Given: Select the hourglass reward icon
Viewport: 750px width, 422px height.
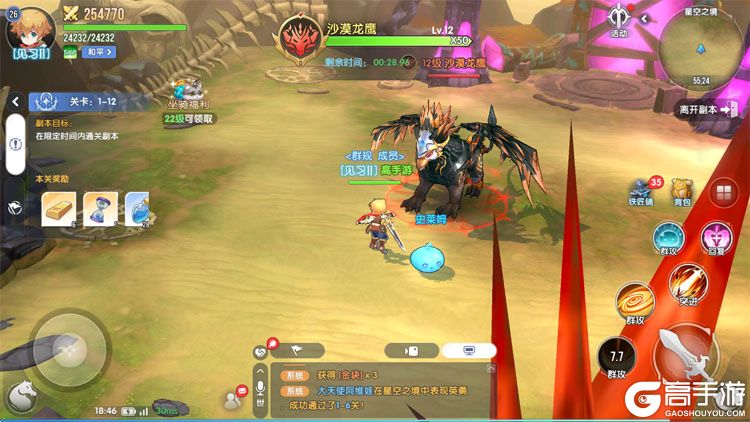Looking at the screenshot, I should click(x=99, y=208).
